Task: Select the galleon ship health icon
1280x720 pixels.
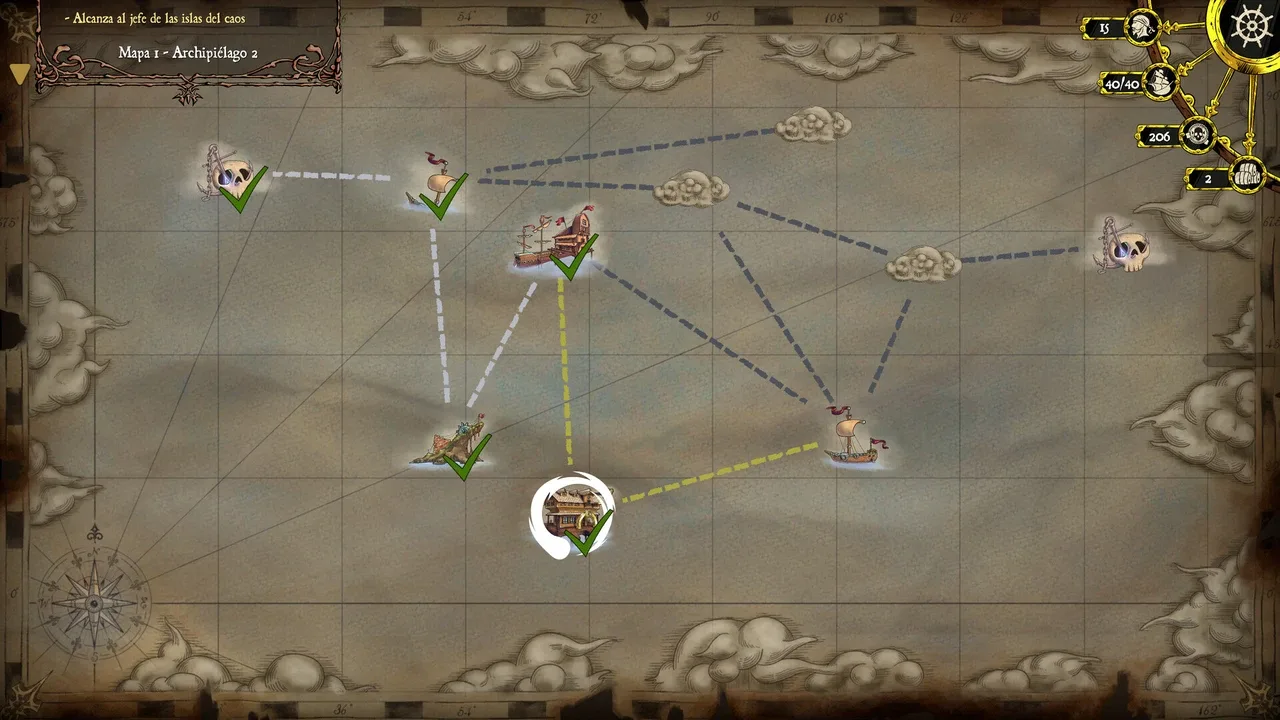Action: (1160, 83)
